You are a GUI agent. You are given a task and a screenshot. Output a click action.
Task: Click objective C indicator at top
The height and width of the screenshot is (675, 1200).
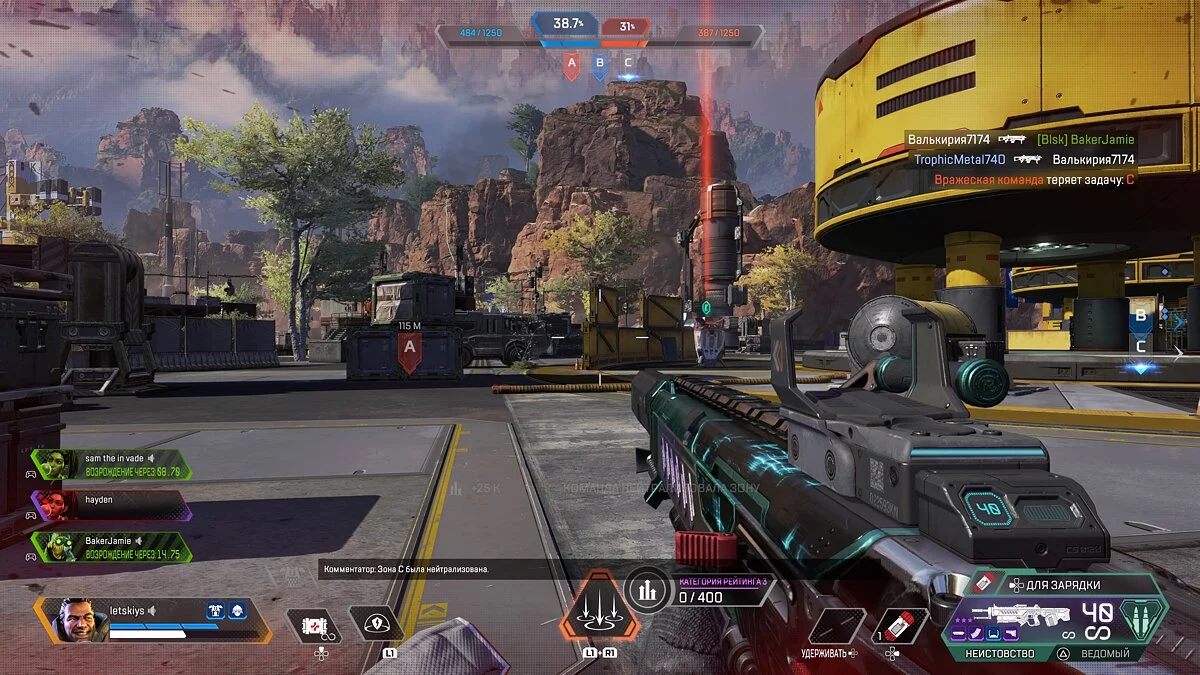[628, 65]
